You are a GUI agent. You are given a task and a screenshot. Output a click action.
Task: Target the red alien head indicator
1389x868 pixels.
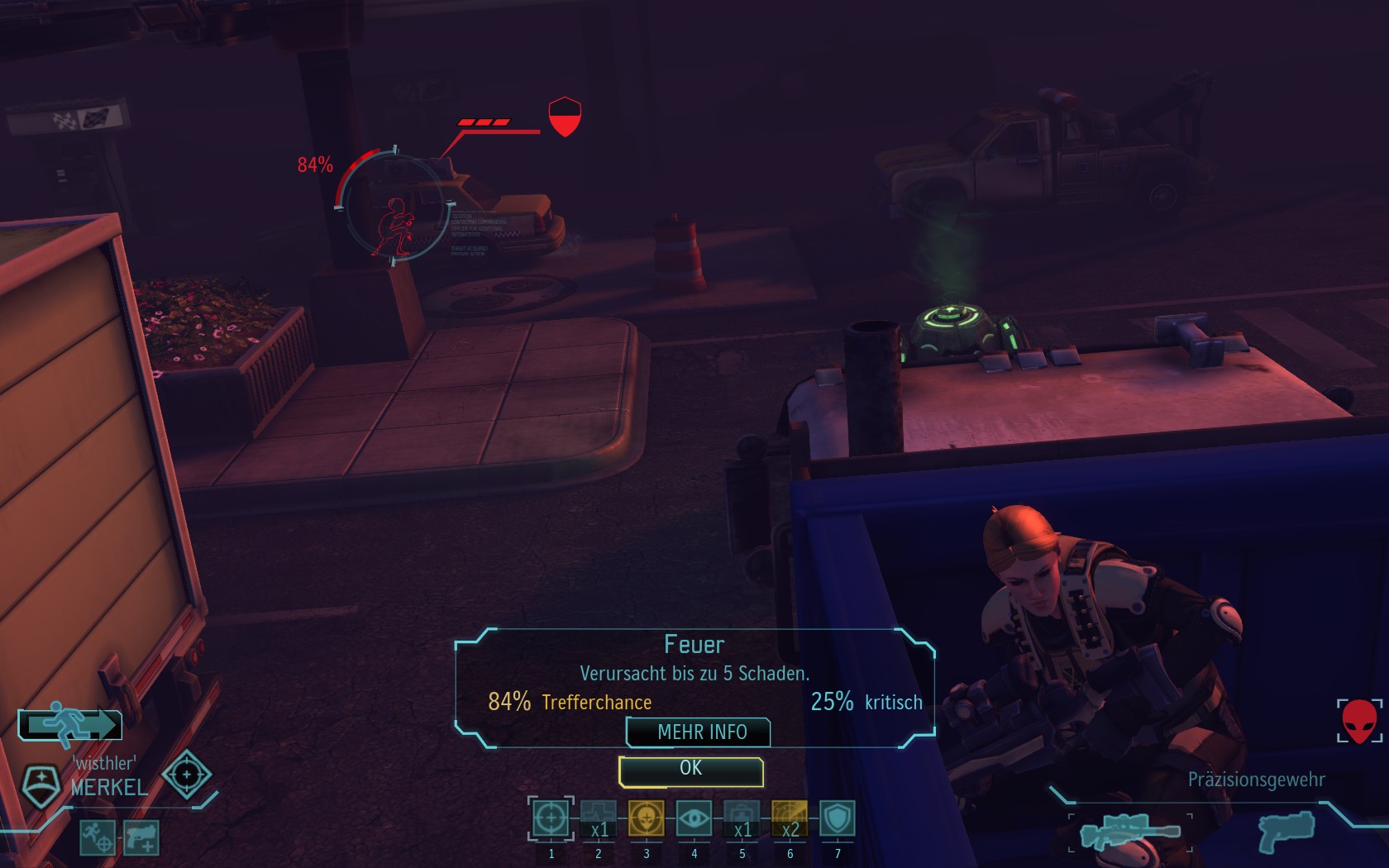click(1359, 721)
